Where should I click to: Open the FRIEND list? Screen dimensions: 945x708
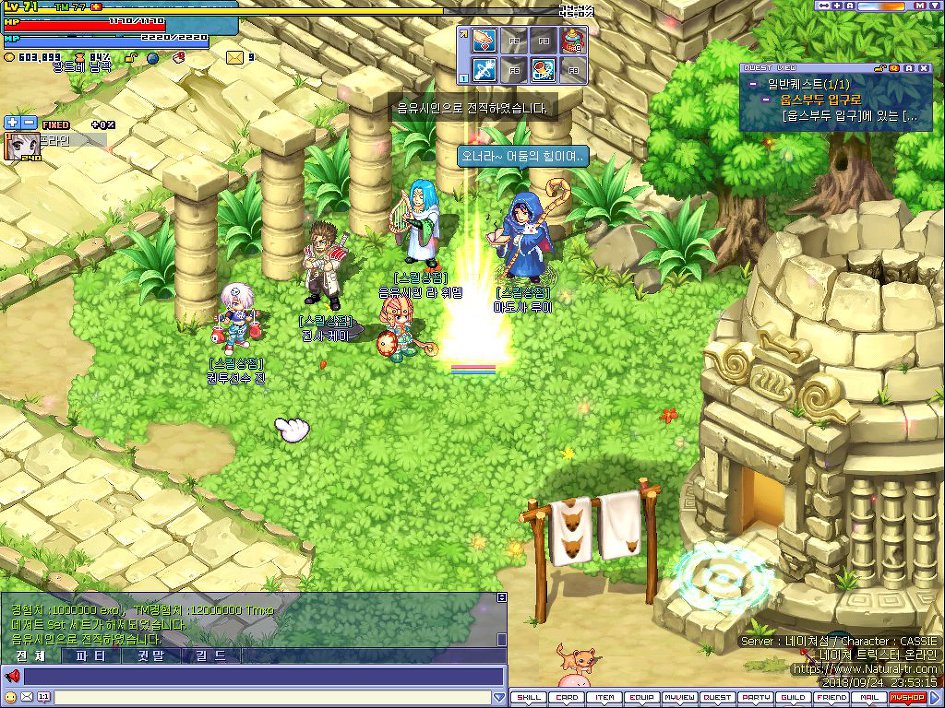pyautogui.click(x=831, y=698)
